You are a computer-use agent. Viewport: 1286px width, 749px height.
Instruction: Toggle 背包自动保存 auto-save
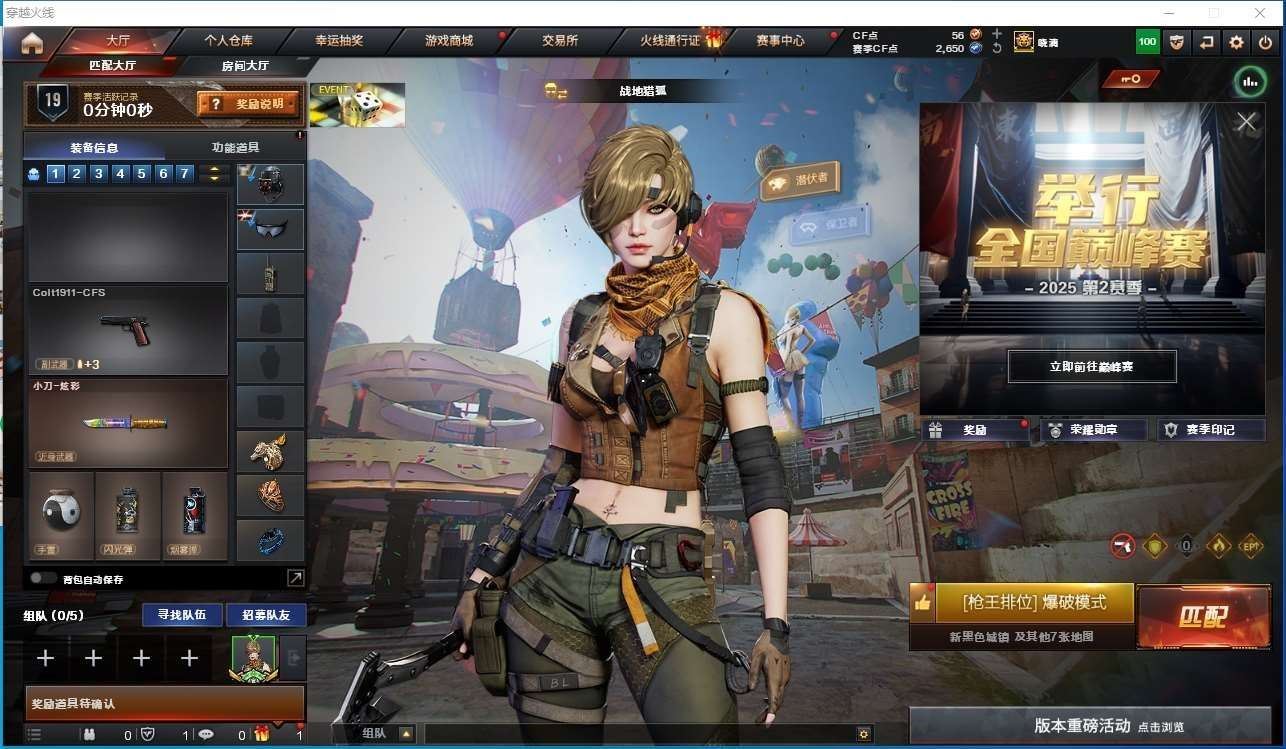43,578
